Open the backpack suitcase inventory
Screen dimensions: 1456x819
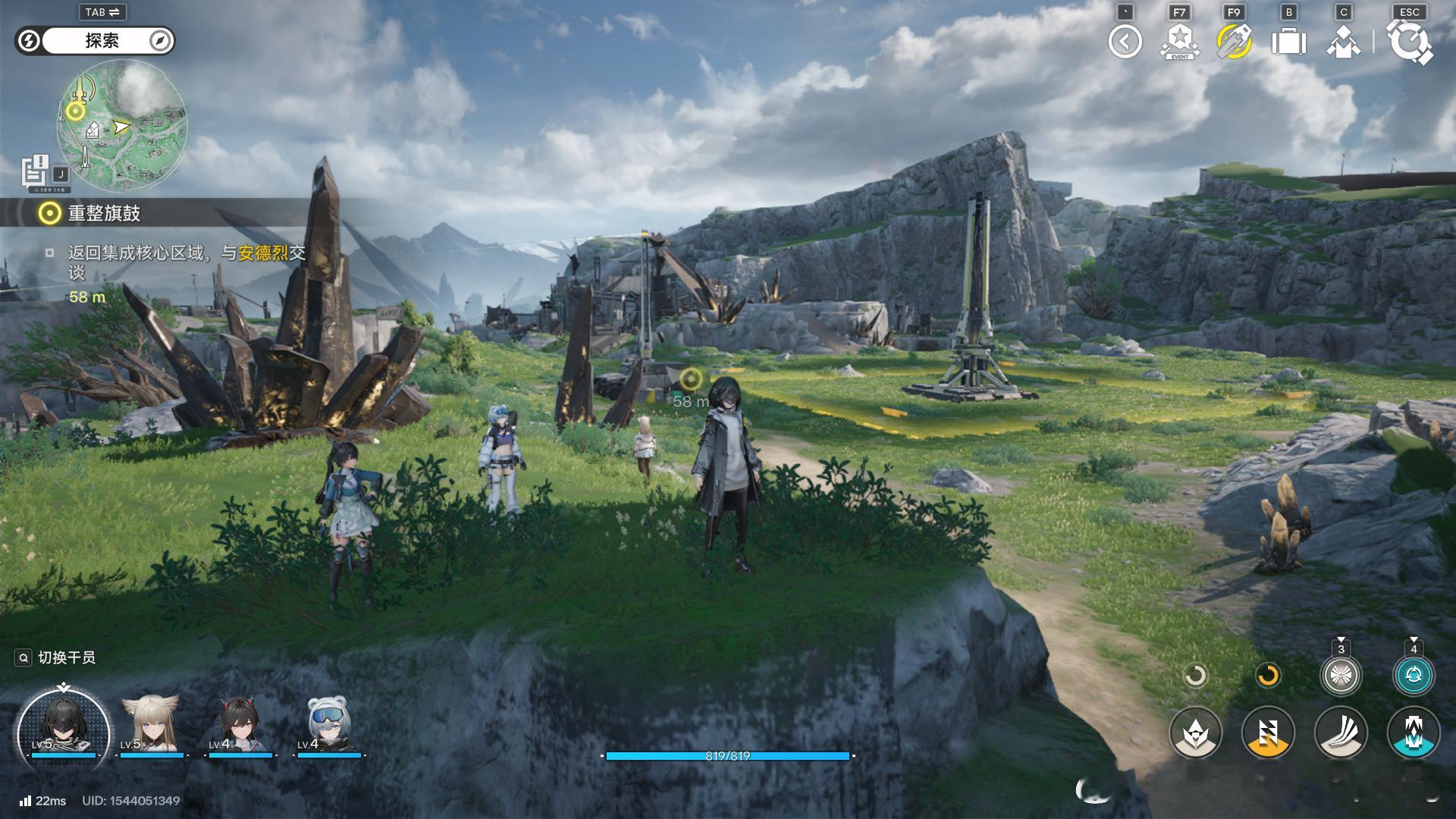[x=1288, y=42]
